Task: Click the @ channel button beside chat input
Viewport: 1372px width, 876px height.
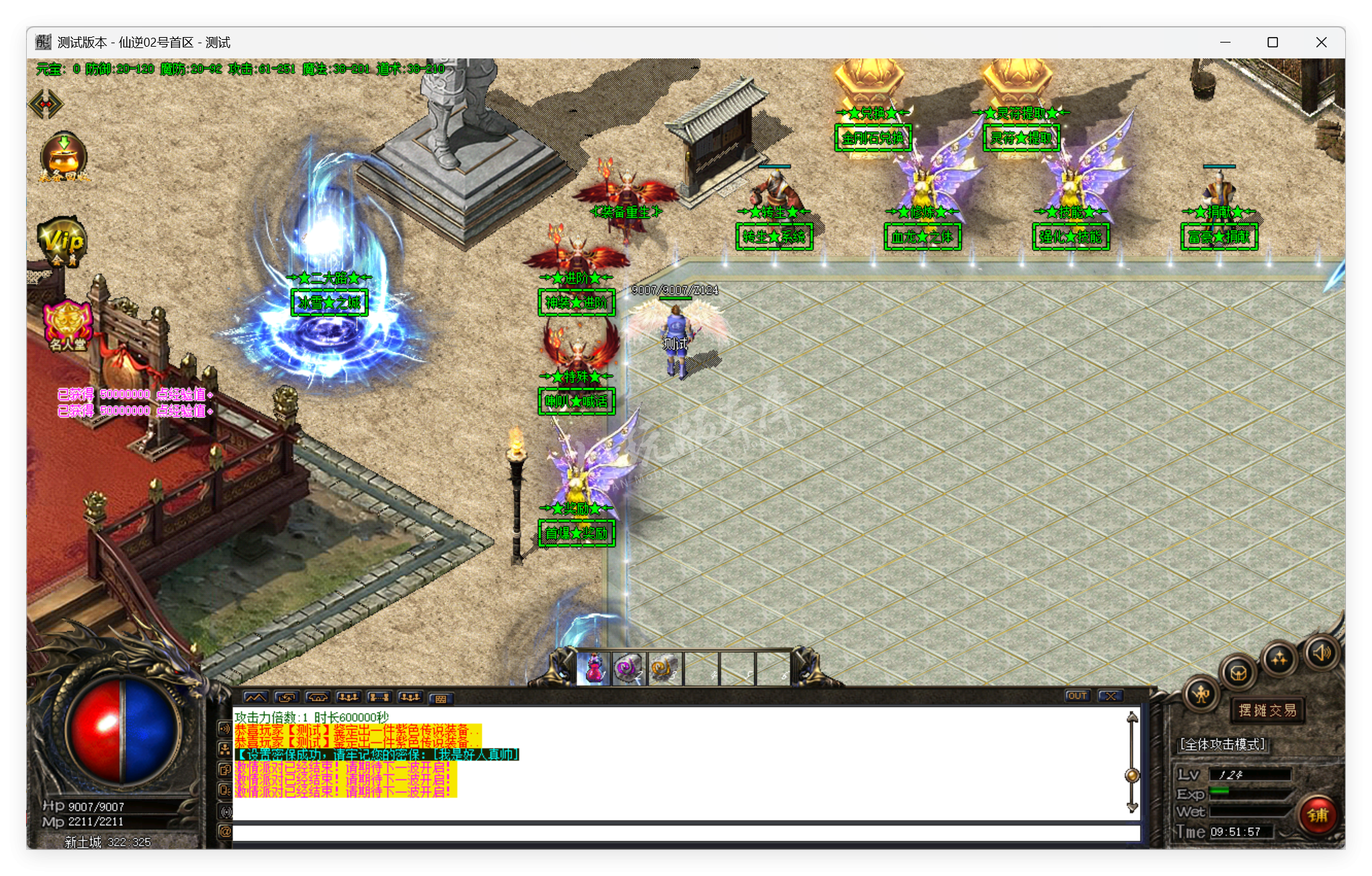Action: [225, 832]
